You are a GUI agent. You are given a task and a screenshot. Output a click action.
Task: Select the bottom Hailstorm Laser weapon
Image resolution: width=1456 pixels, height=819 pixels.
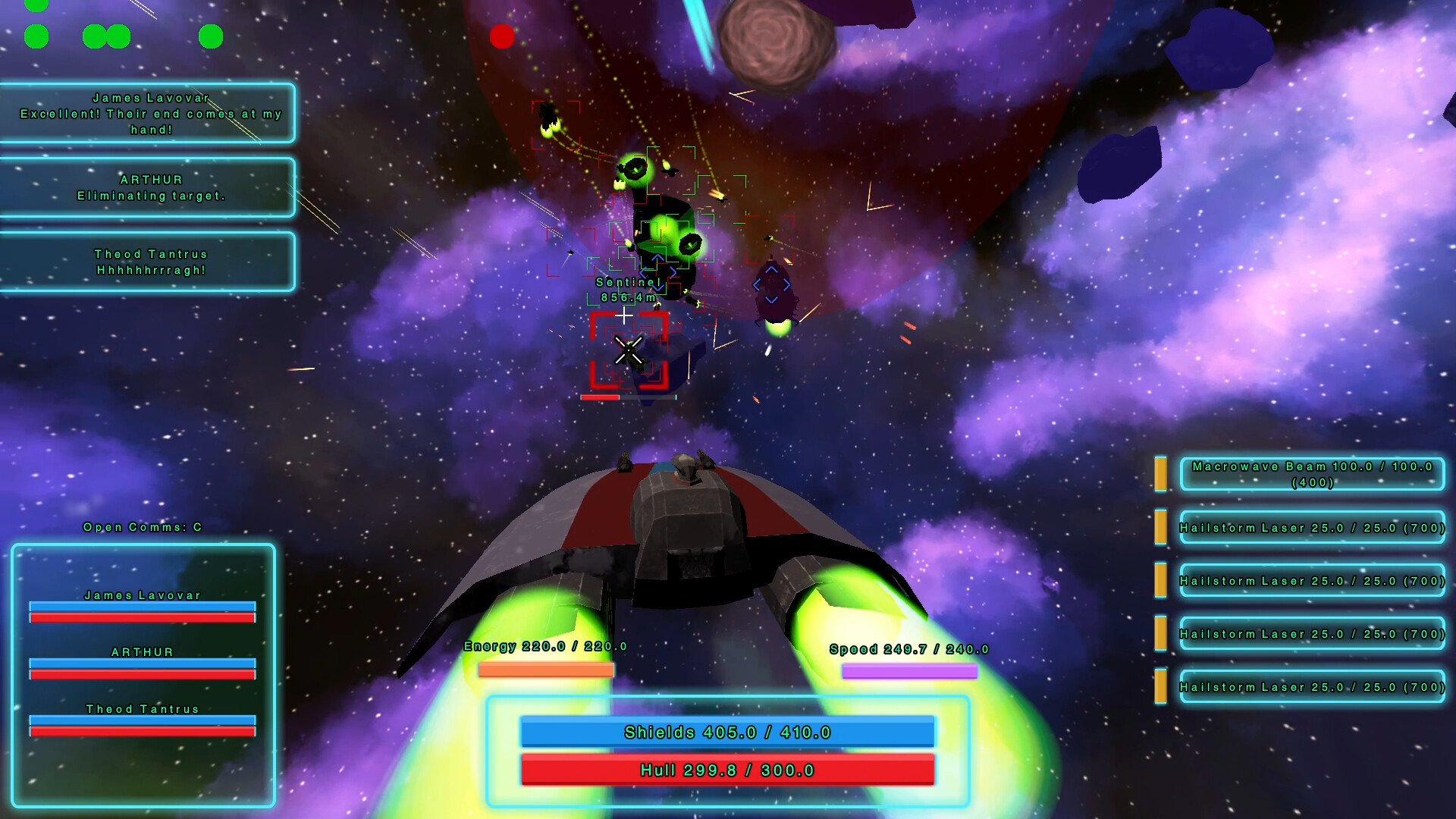pos(1313,687)
